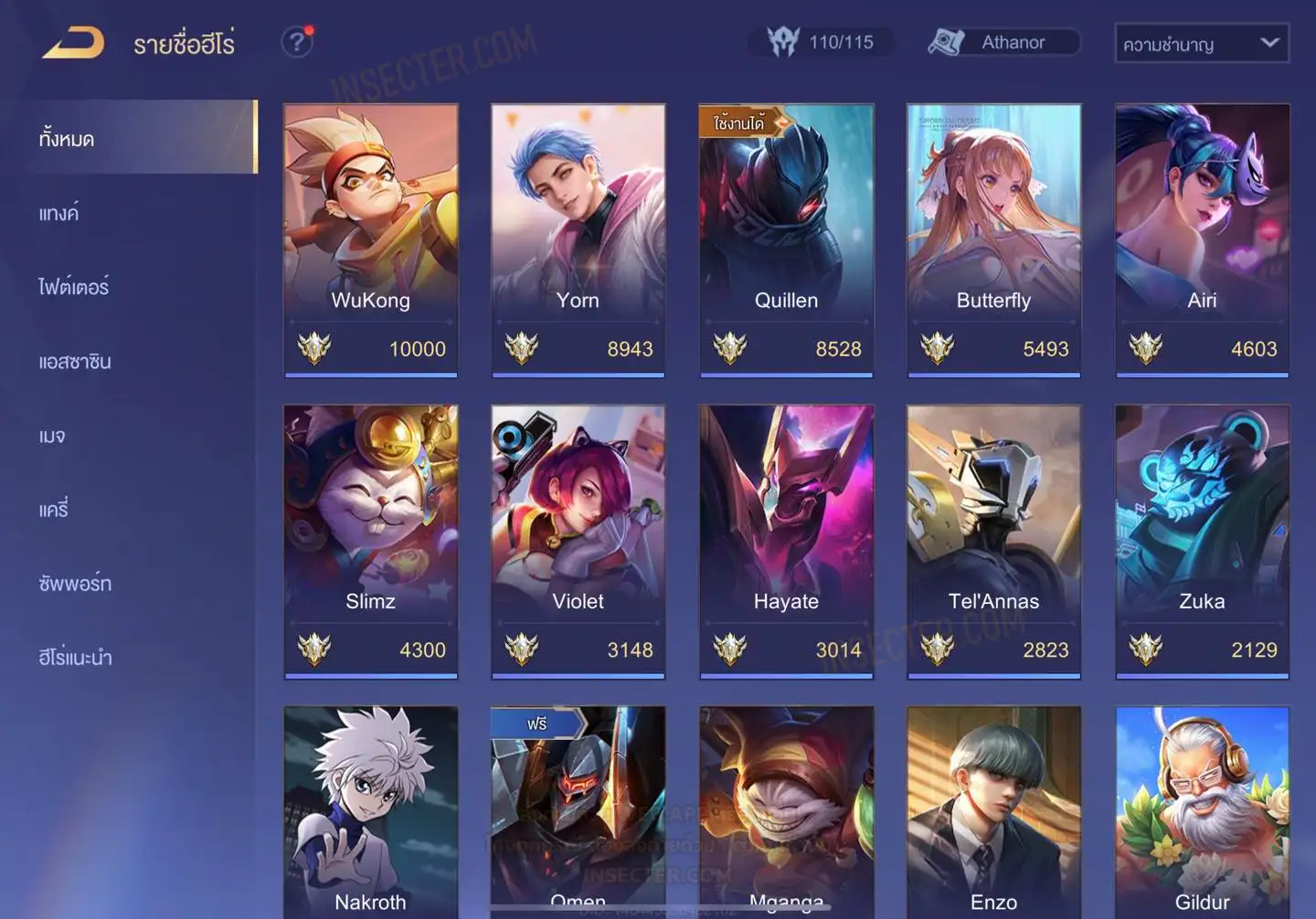Open the Quillen hero card
This screenshot has width=1316, height=919.
click(x=786, y=239)
